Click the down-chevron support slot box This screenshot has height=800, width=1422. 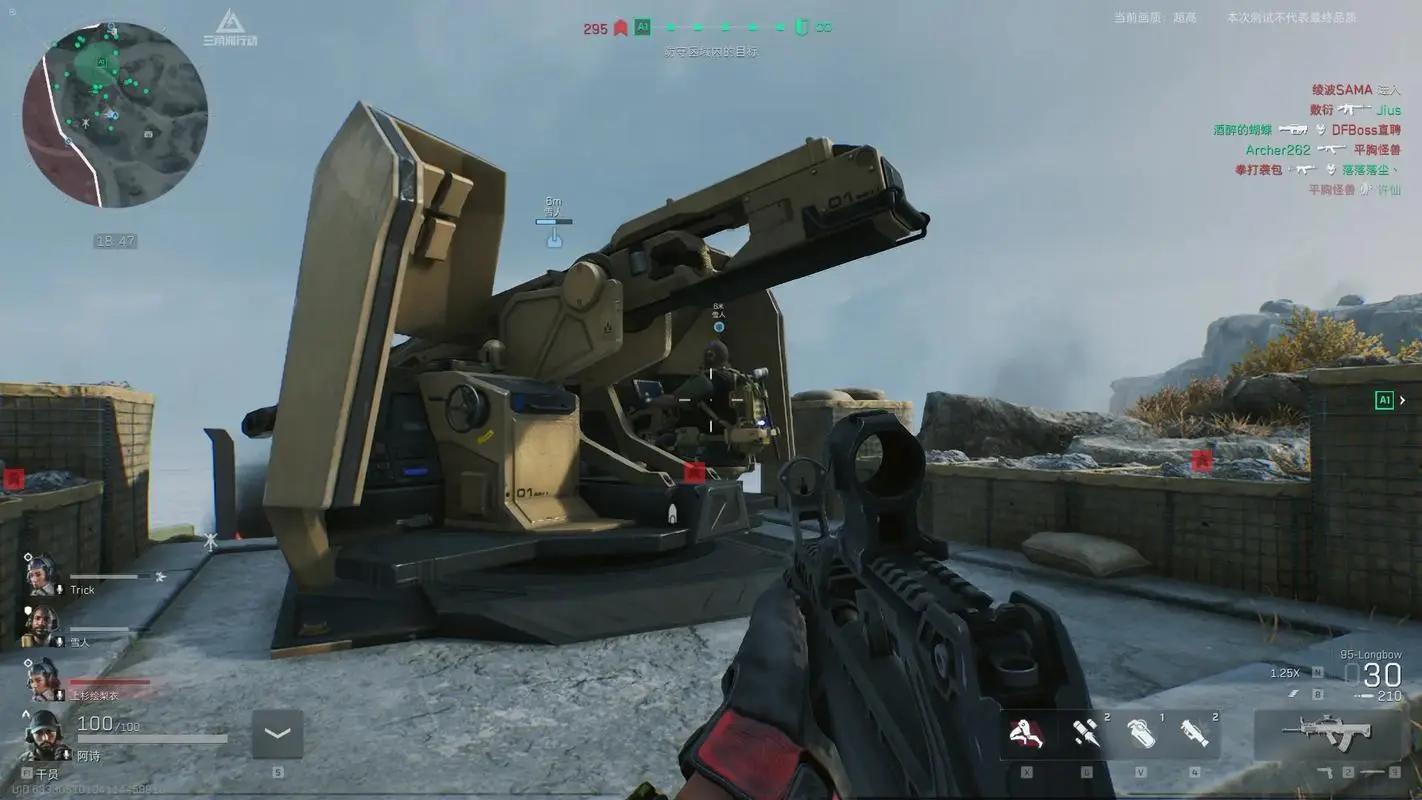277,735
